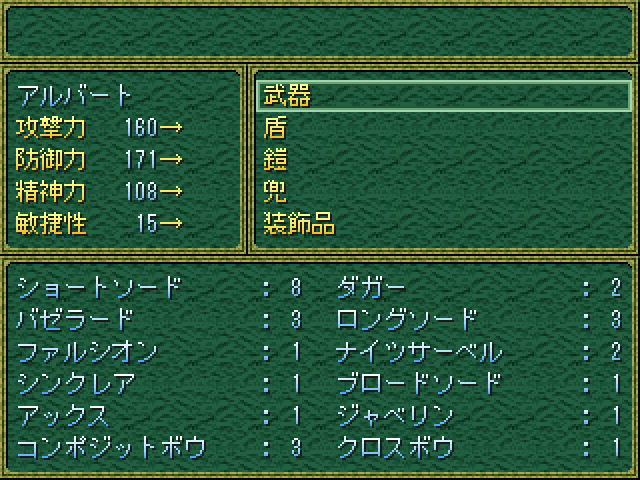Choose ファルシオン in the item list
Screen dimensions: 640x480
[x=88, y=352]
